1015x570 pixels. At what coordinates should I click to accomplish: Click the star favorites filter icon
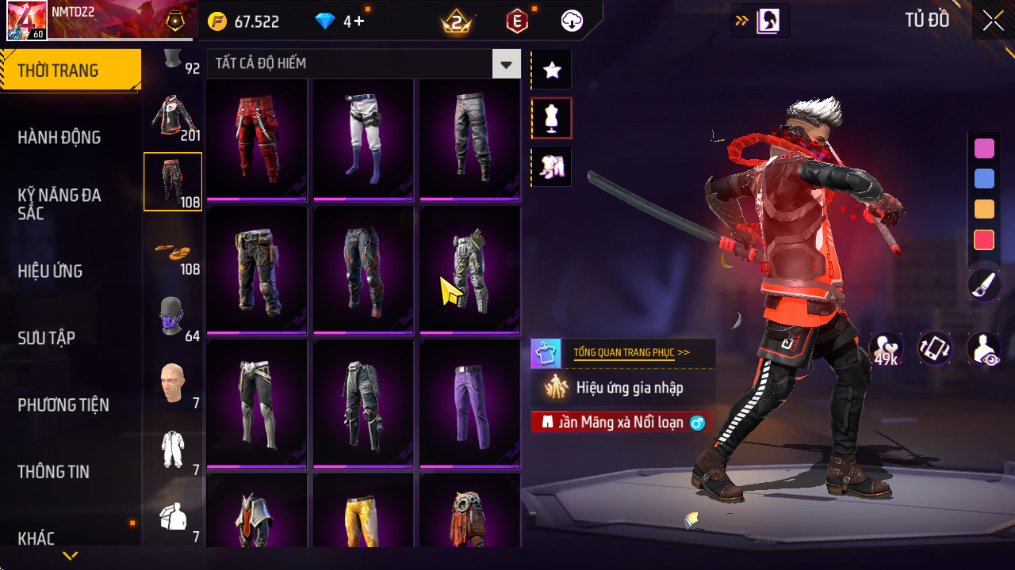point(551,70)
